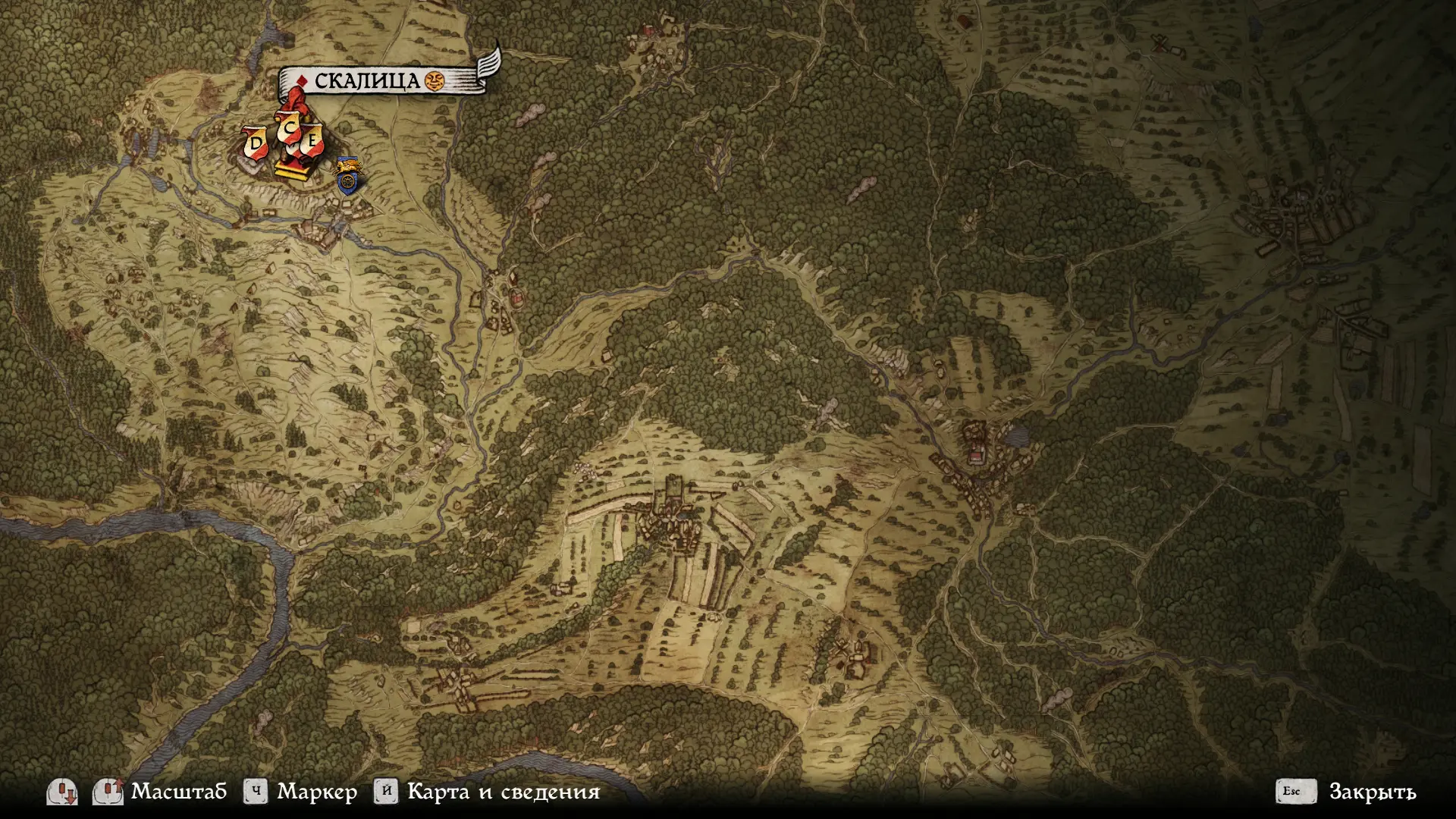
Task: Select the quest marker shield labeled C
Action: [x=289, y=130]
